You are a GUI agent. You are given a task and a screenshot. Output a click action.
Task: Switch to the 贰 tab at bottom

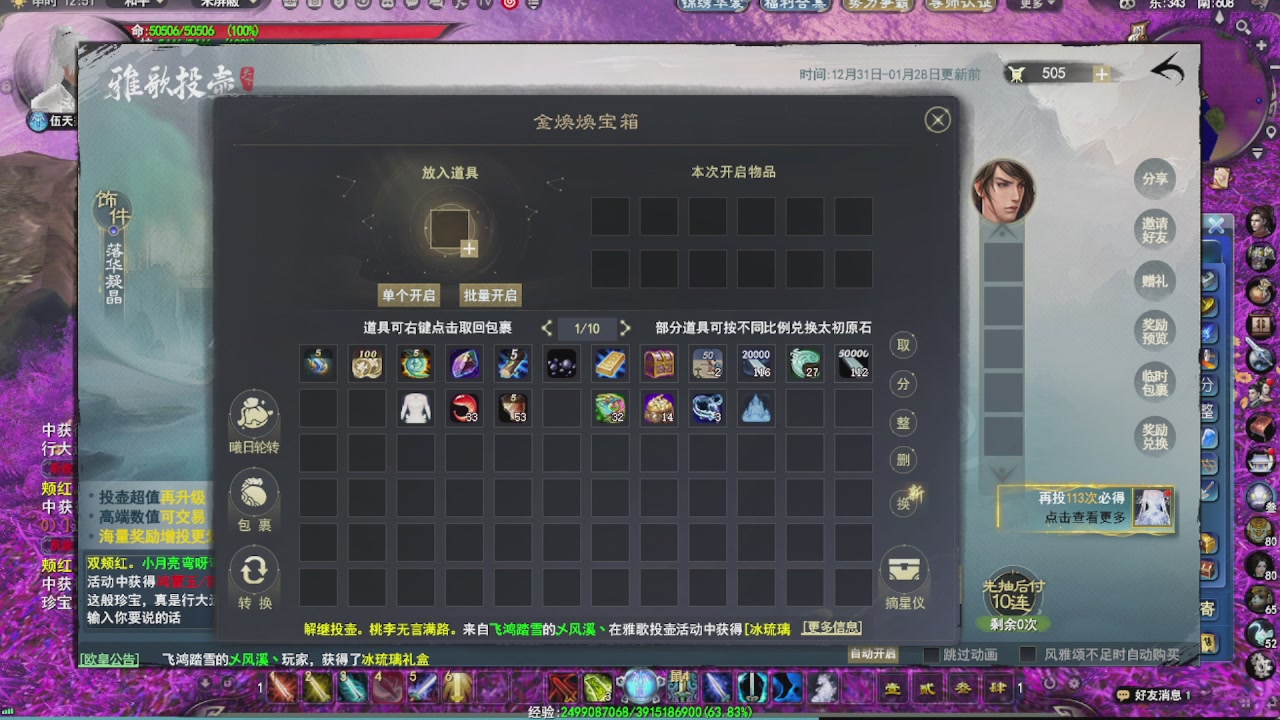[929, 687]
